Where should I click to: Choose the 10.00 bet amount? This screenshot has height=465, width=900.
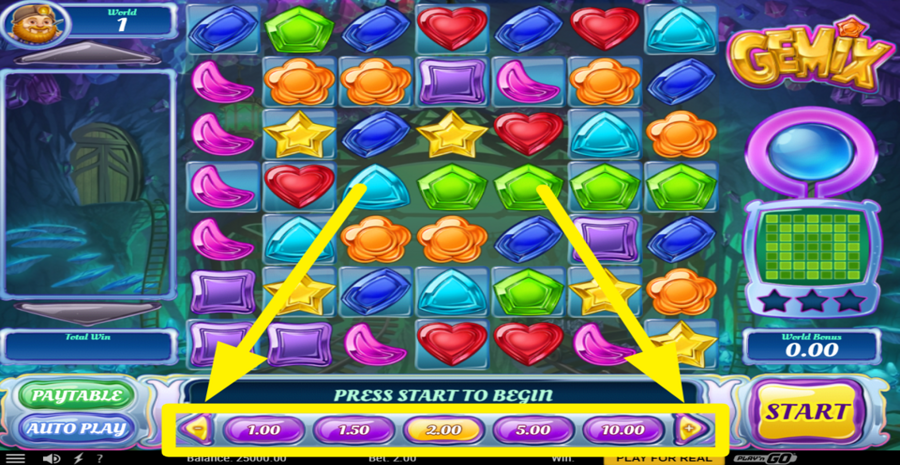(x=623, y=430)
